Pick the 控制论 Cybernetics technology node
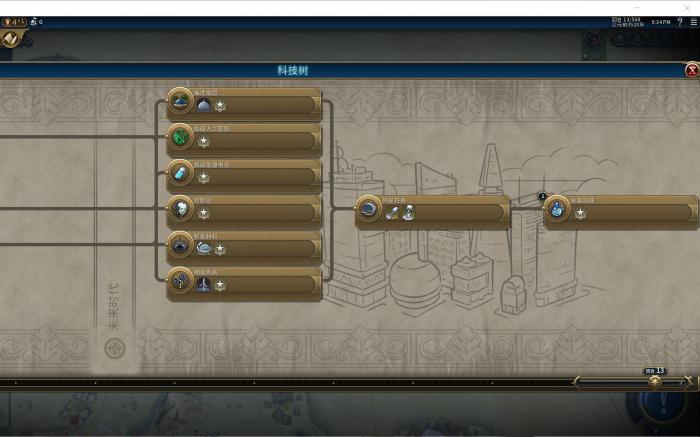This screenshot has width=700, height=437. (x=244, y=210)
